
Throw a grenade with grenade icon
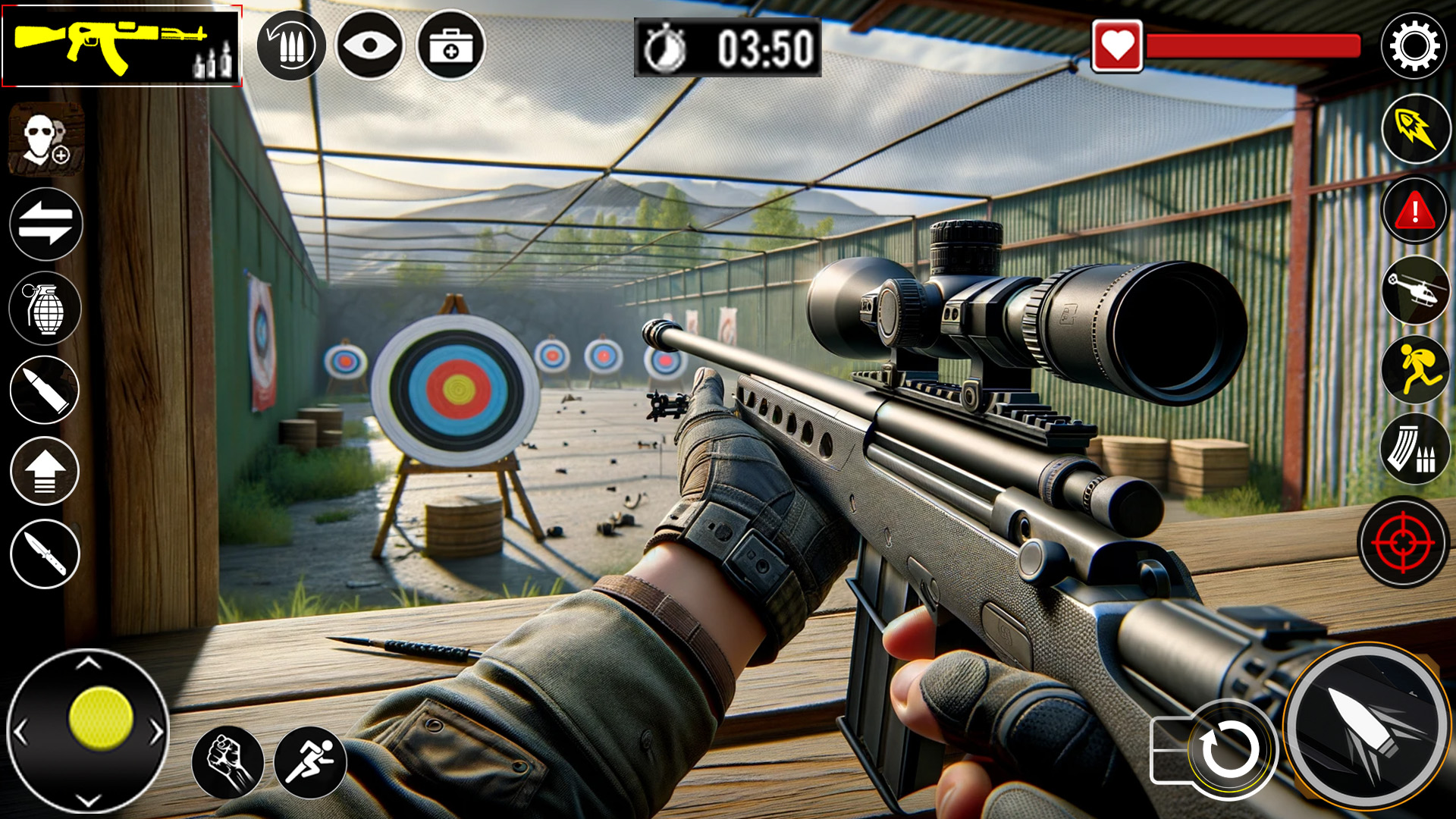[x=45, y=309]
